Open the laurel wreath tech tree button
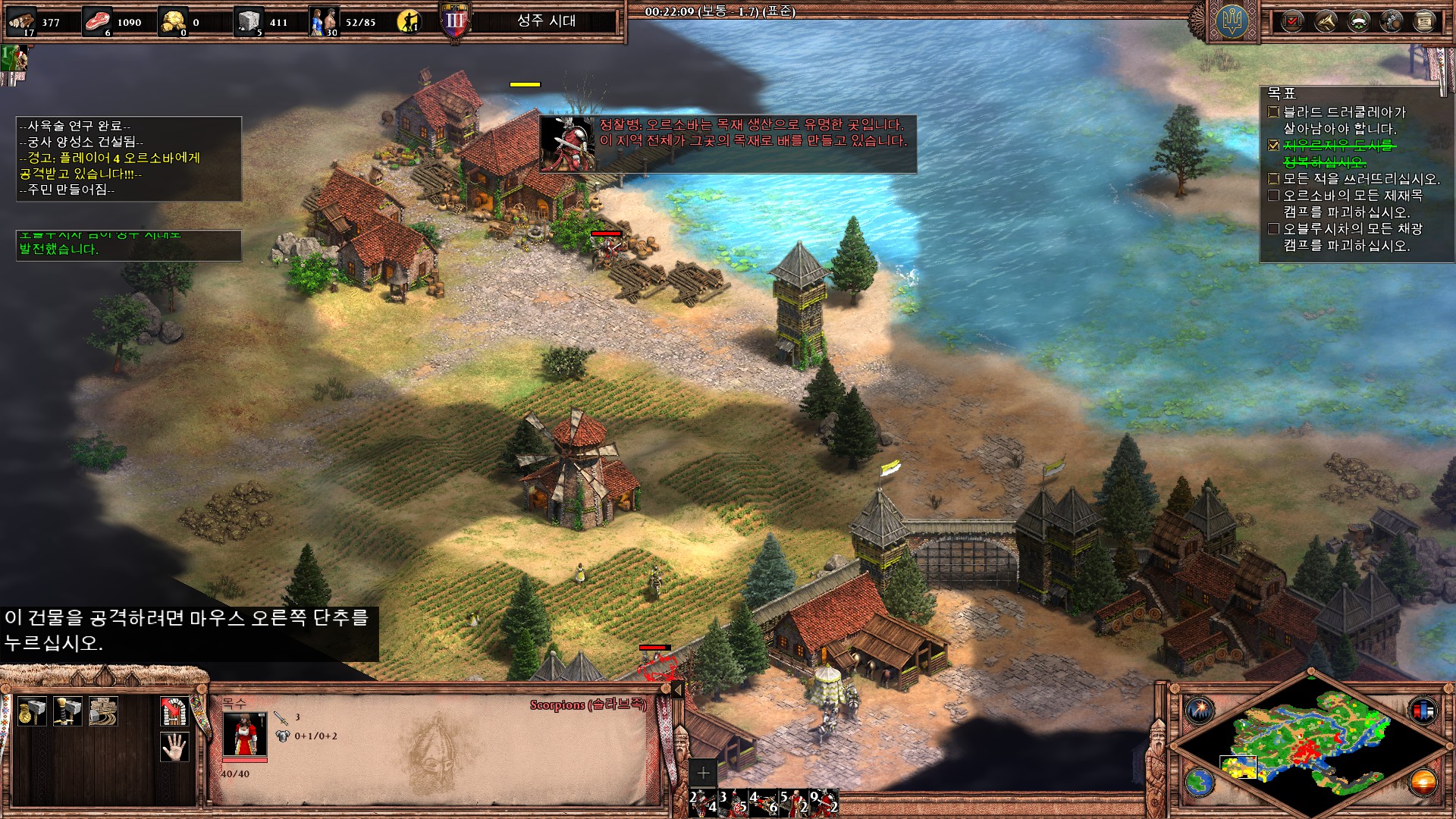 click(1358, 21)
